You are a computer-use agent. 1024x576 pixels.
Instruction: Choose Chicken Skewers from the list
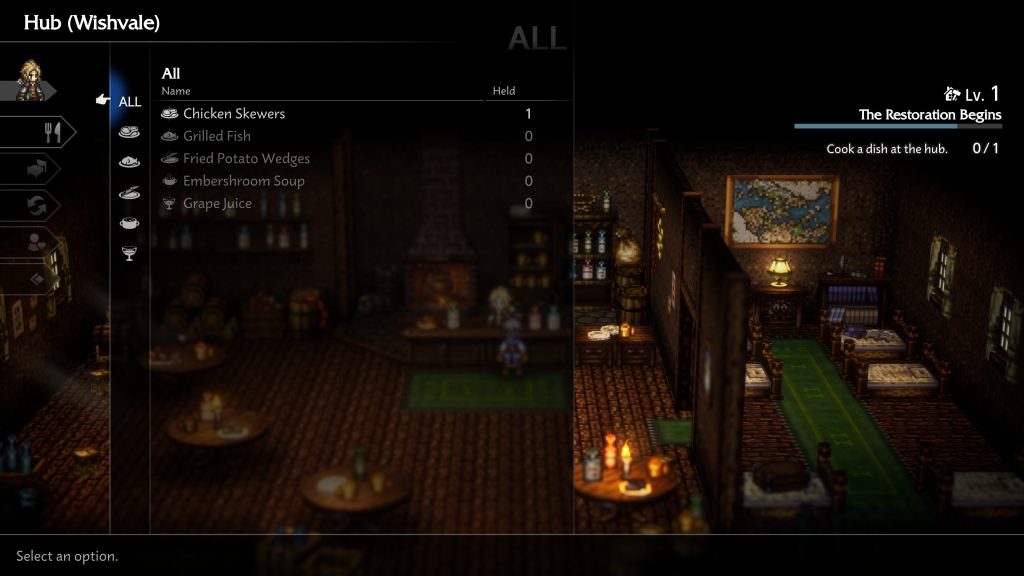[x=234, y=114]
